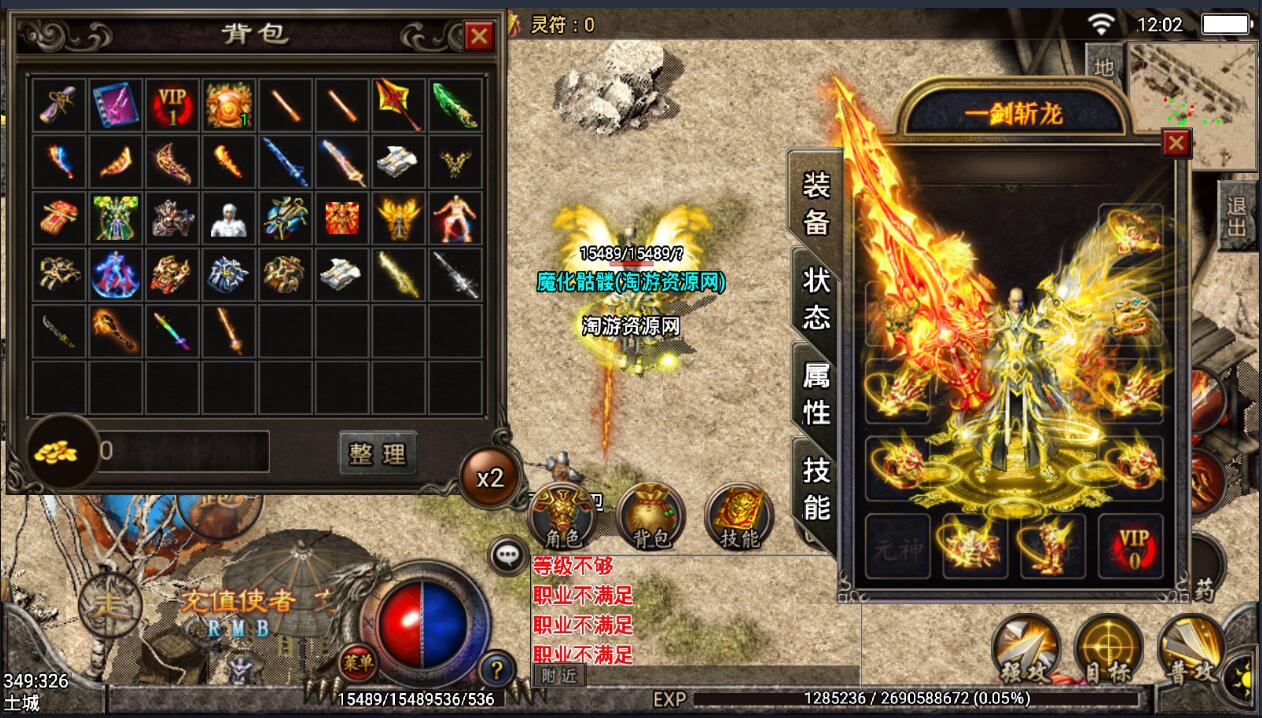
Task: Open the 装备 tab
Action: (816, 203)
